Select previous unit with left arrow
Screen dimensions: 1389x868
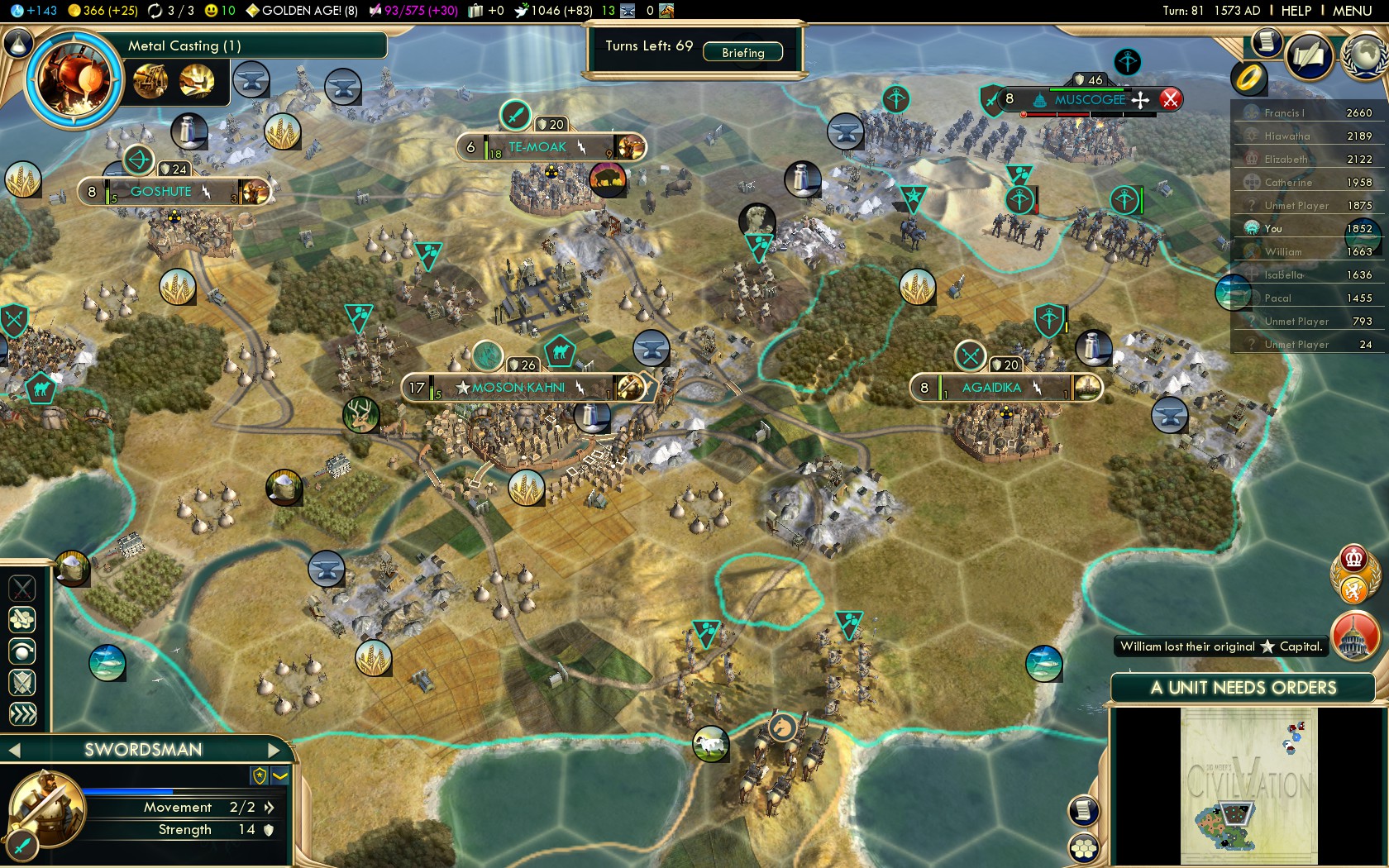click(14, 750)
